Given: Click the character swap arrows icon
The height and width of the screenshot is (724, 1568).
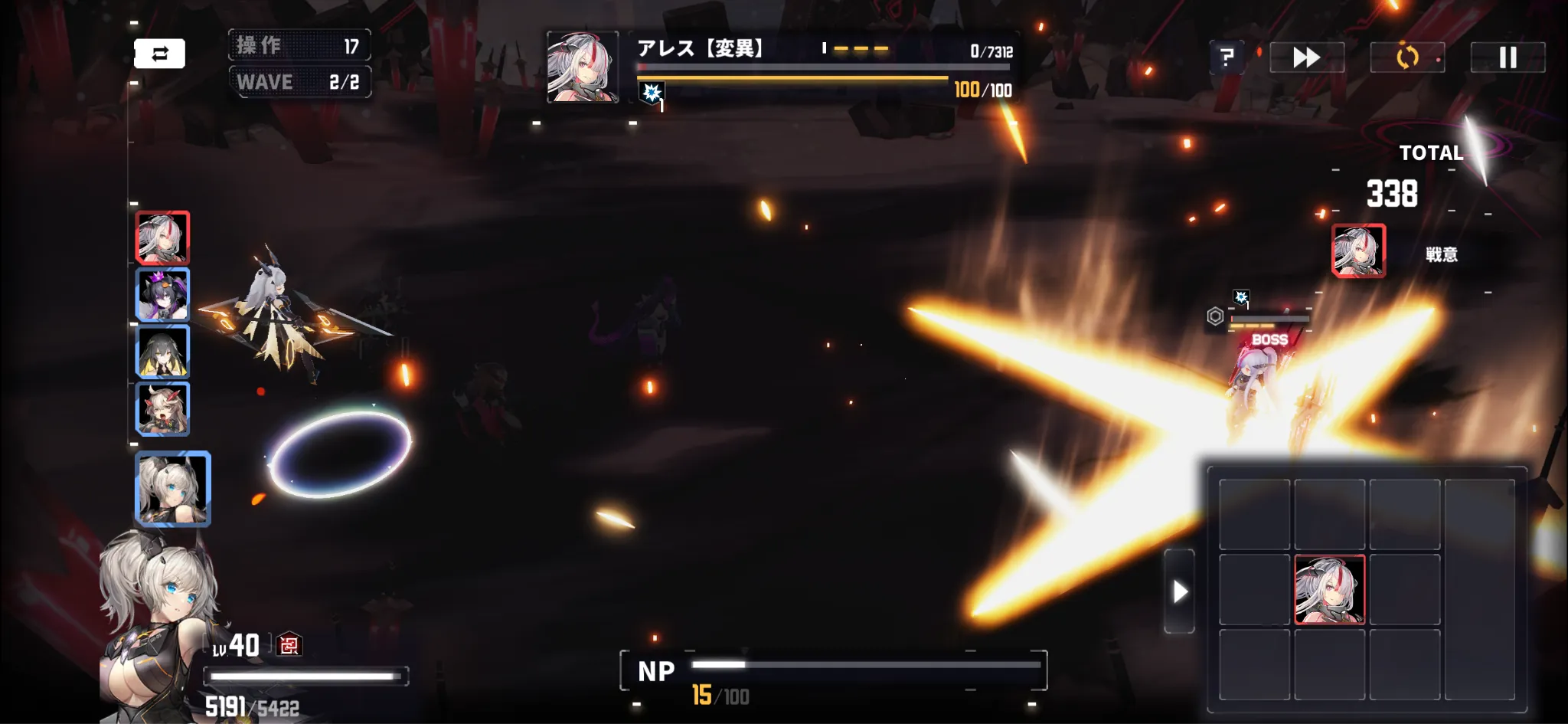Looking at the screenshot, I should point(160,53).
